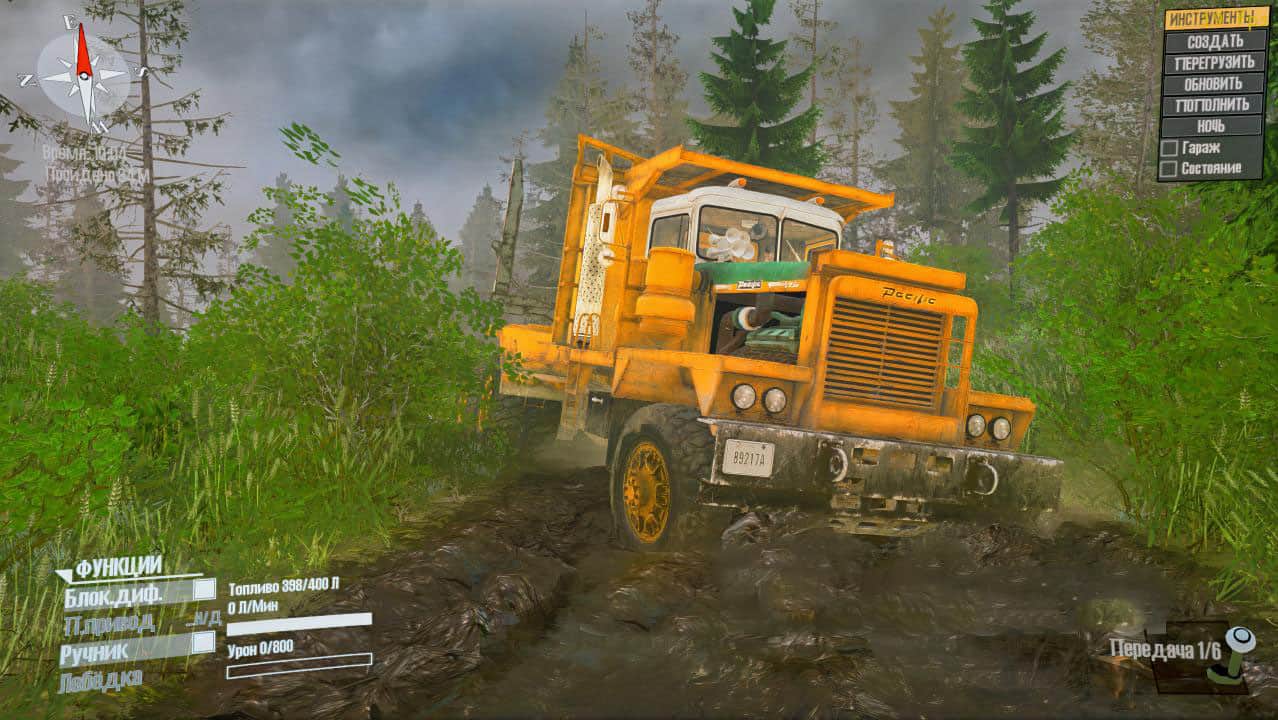
Task: Activate the Пополнить refill button
Action: (1214, 104)
